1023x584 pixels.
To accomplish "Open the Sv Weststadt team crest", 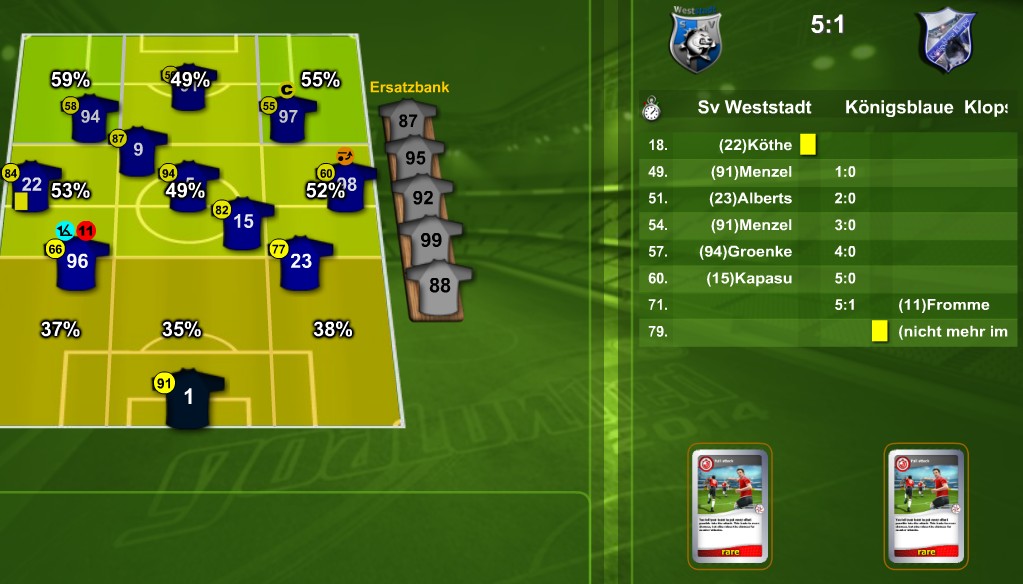I will (x=695, y=40).
